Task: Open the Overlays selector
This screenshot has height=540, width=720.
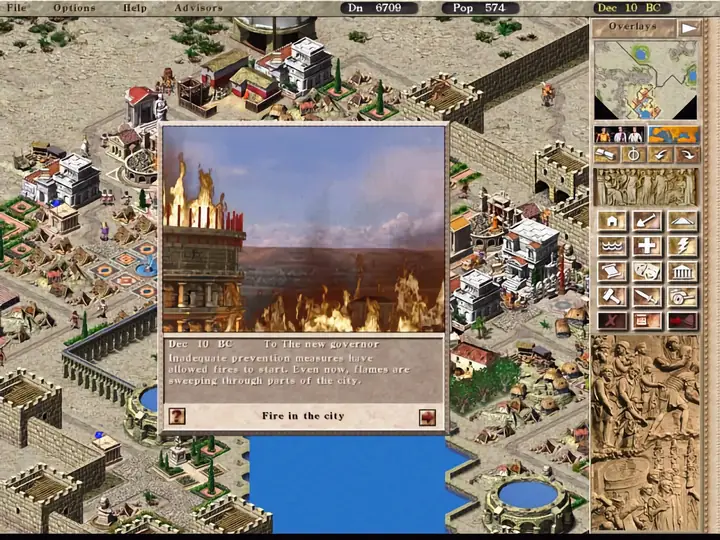Action: coord(633,28)
